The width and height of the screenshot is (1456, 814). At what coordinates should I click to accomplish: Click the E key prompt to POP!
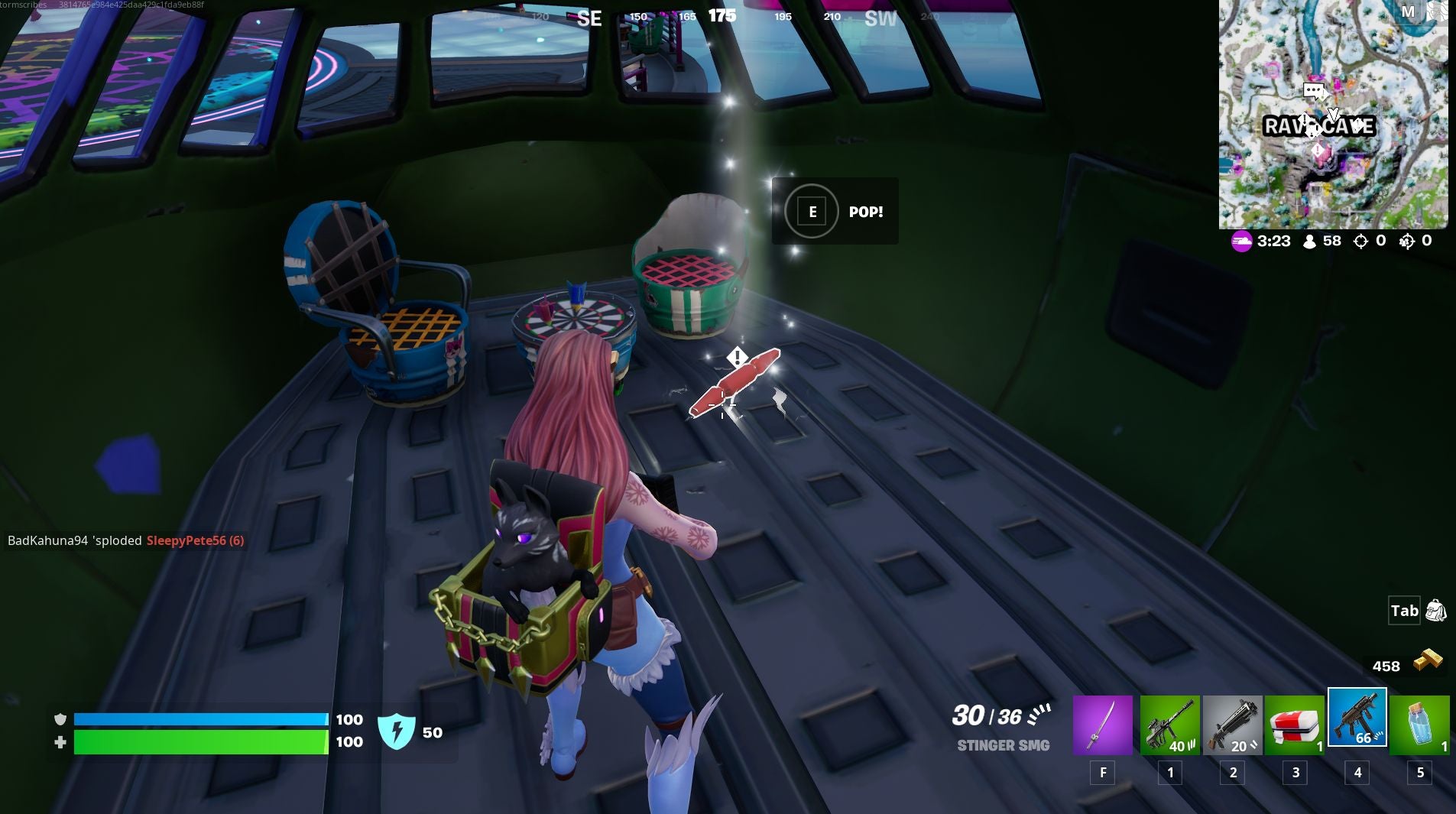tap(811, 211)
